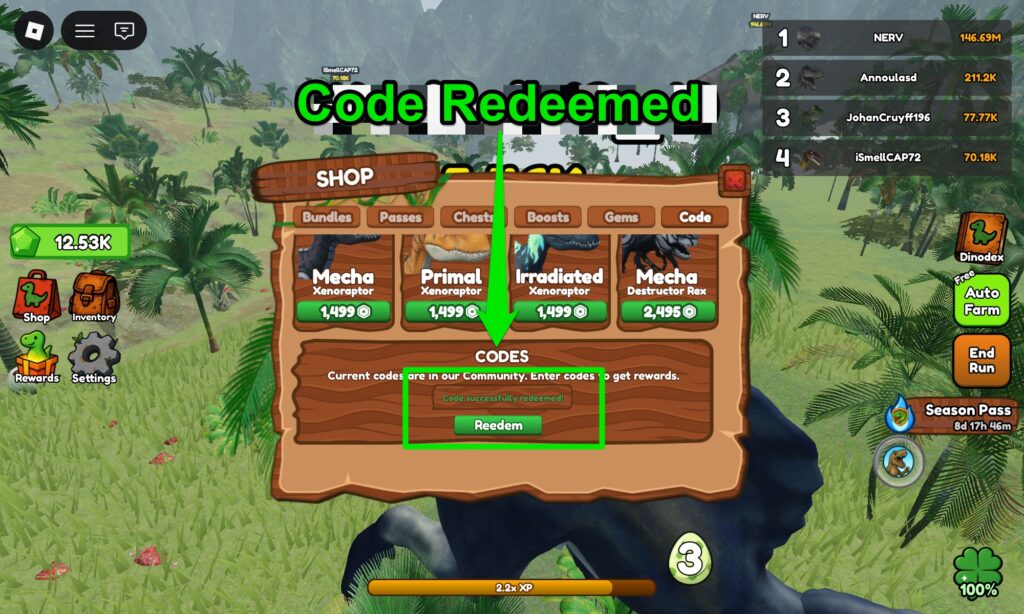The image size is (1024, 614).
Task: Select the Code tab
Action: [694, 217]
